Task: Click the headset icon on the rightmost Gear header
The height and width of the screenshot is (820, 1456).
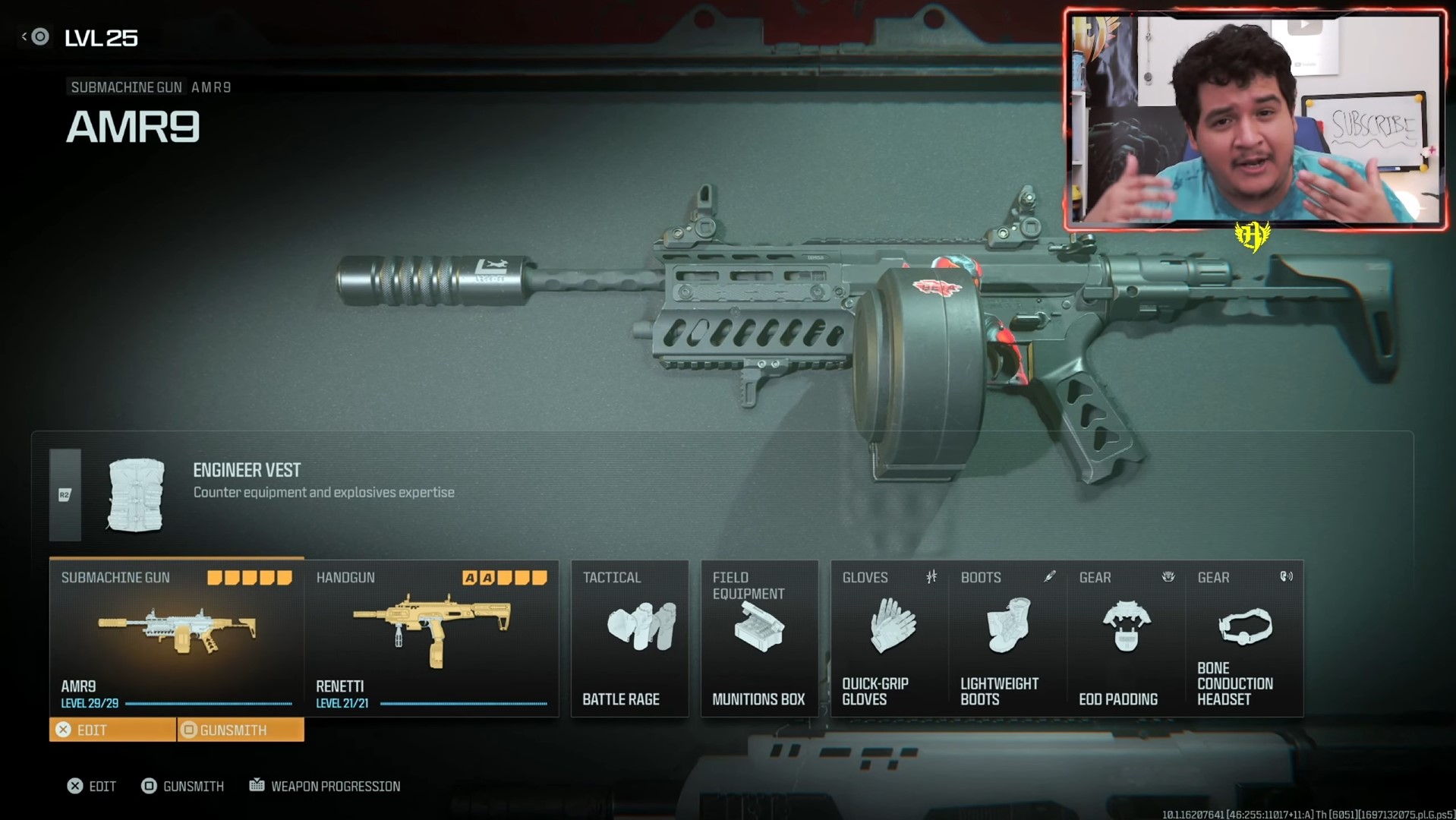Action: (1287, 576)
